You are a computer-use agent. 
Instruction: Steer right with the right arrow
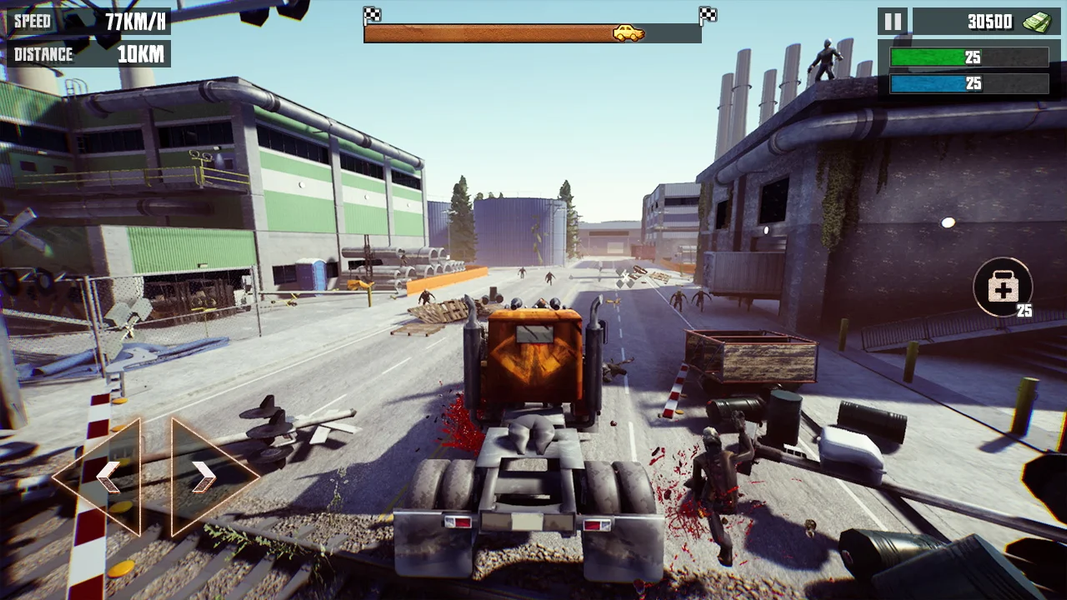tap(206, 477)
